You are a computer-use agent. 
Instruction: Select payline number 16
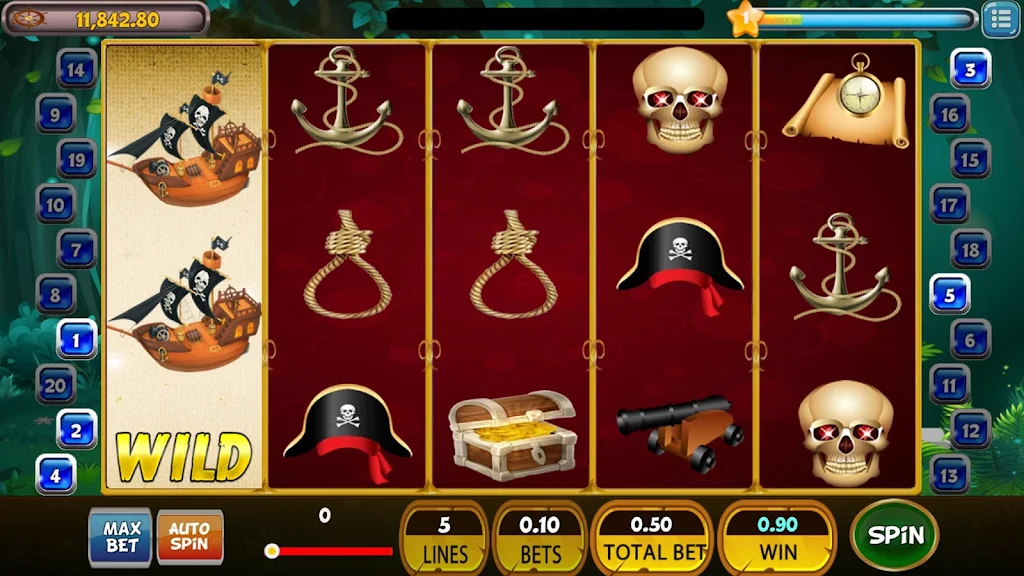(x=949, y=115)
